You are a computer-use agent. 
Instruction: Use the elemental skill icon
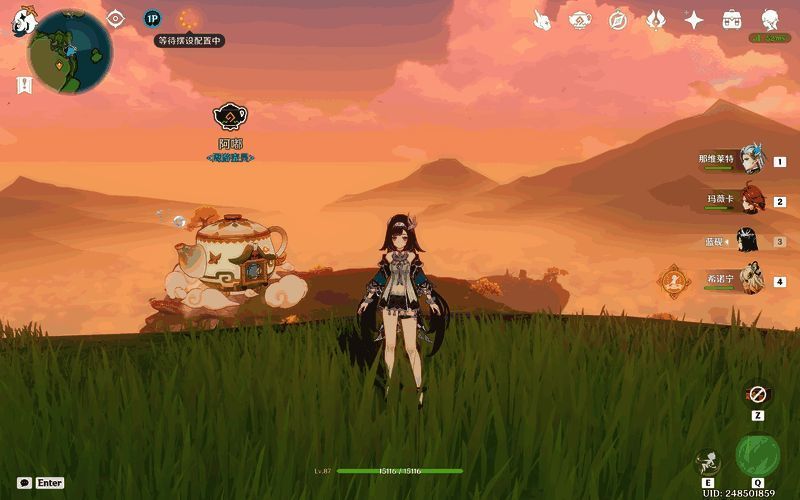click(708, 461)
